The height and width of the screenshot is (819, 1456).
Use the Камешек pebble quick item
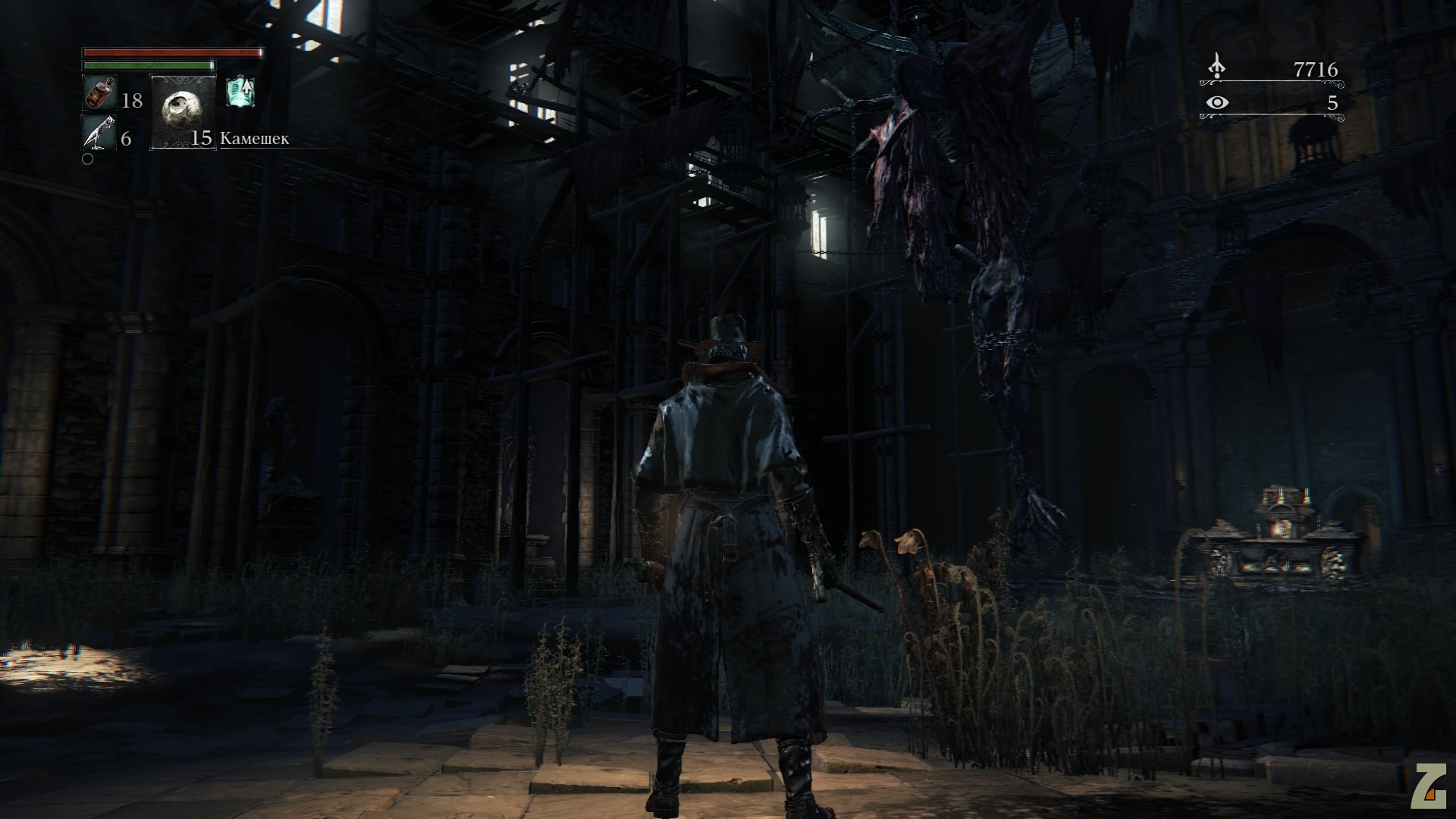pyautogui.click(x=184, y=111)
